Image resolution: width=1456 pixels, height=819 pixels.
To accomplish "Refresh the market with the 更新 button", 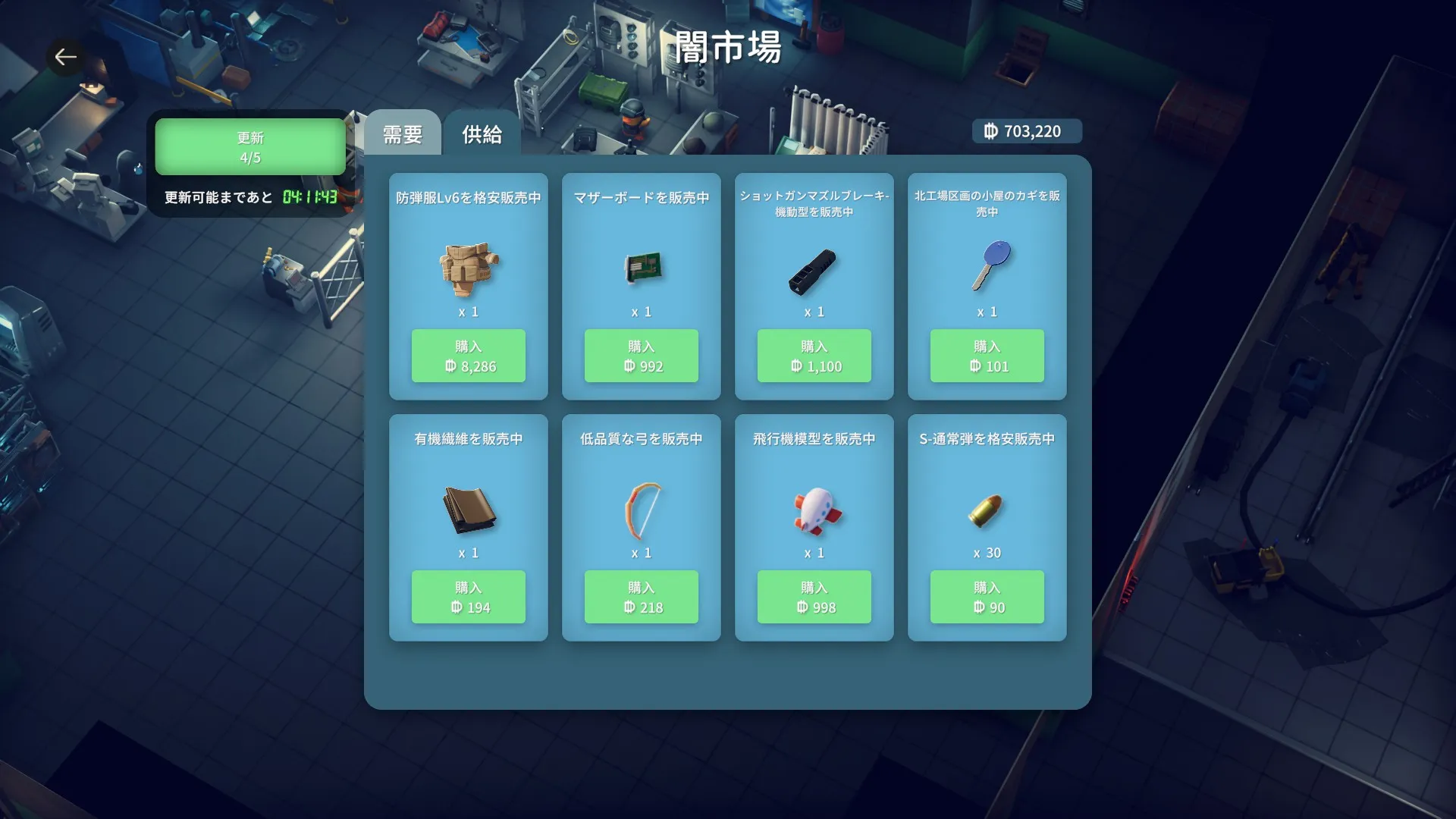I will [x=250, y=147].
